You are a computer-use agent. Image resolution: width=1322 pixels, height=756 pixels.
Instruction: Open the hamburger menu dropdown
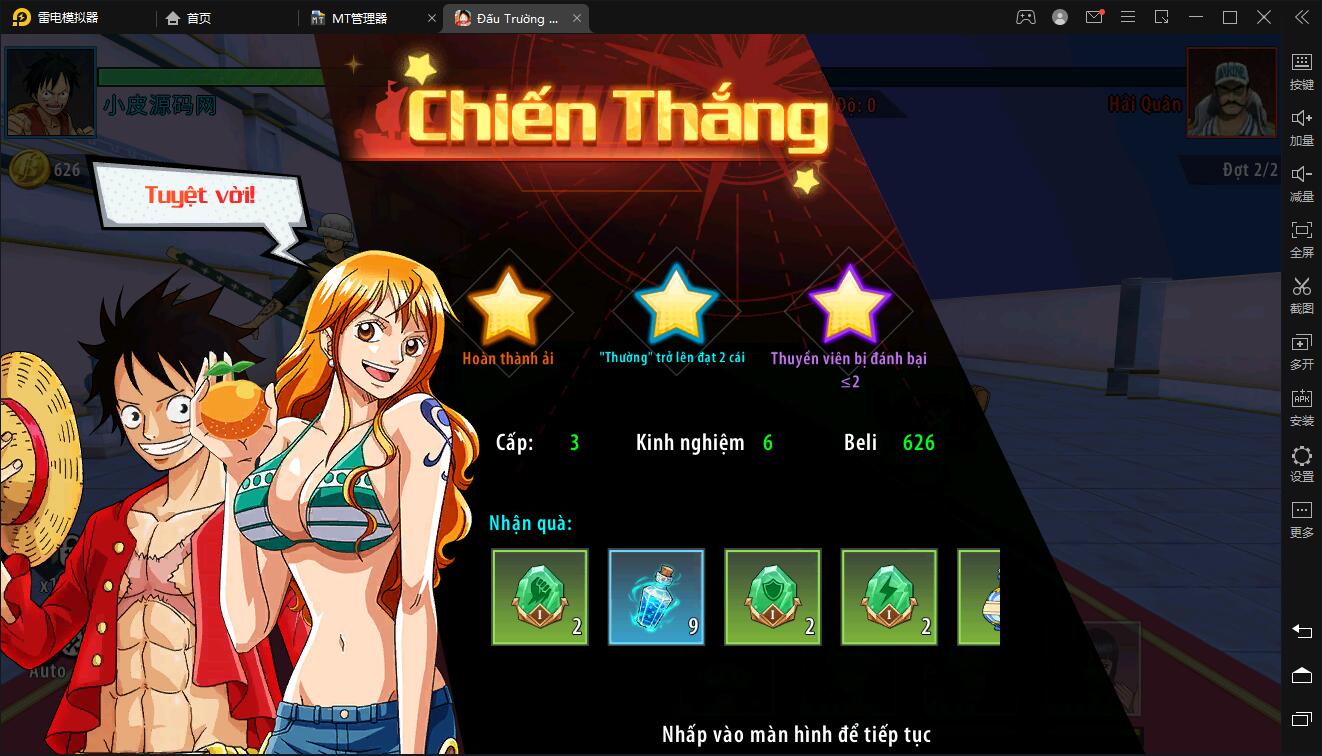1128,17
